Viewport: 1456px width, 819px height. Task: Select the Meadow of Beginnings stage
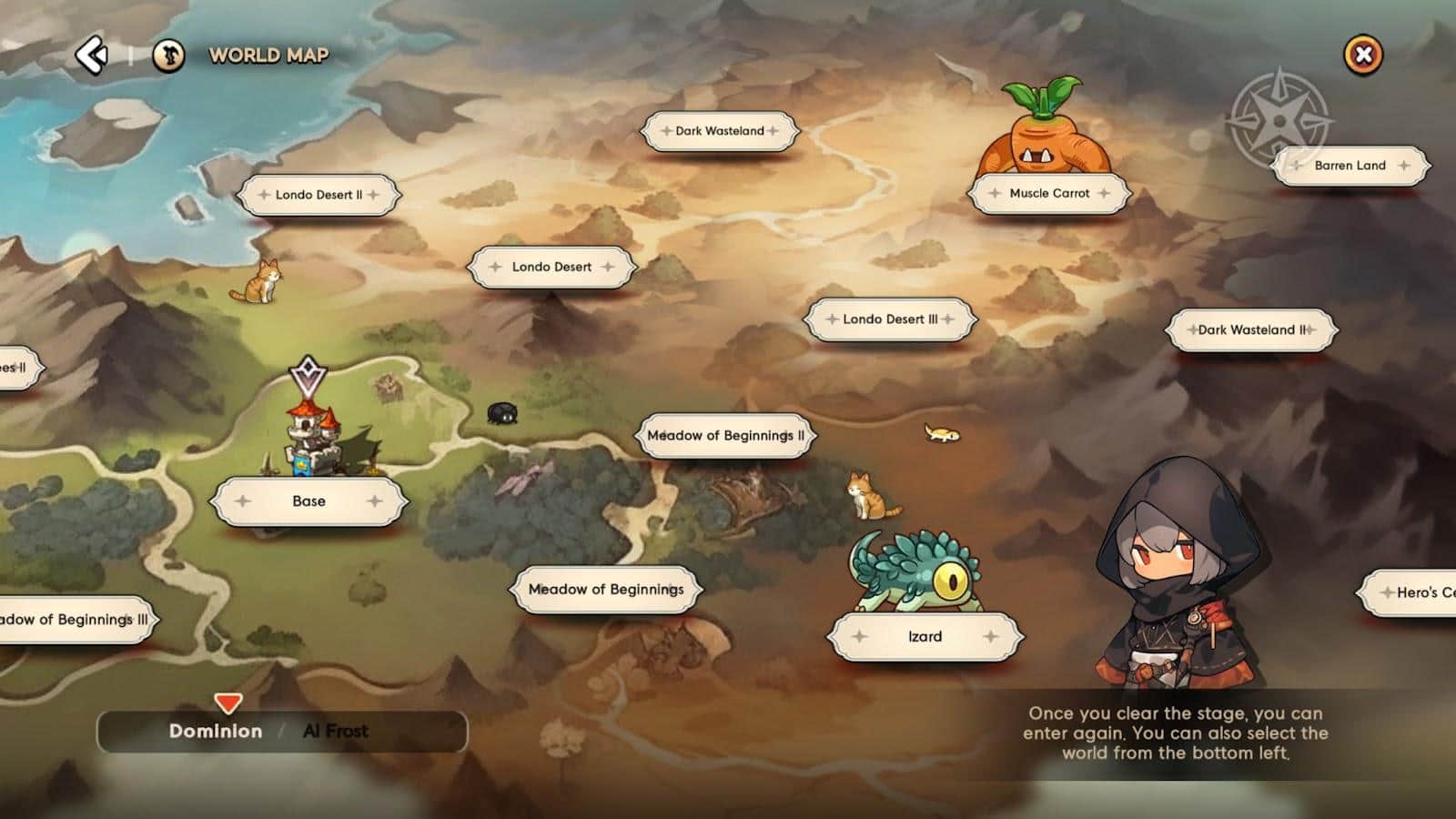coord(606,590)
